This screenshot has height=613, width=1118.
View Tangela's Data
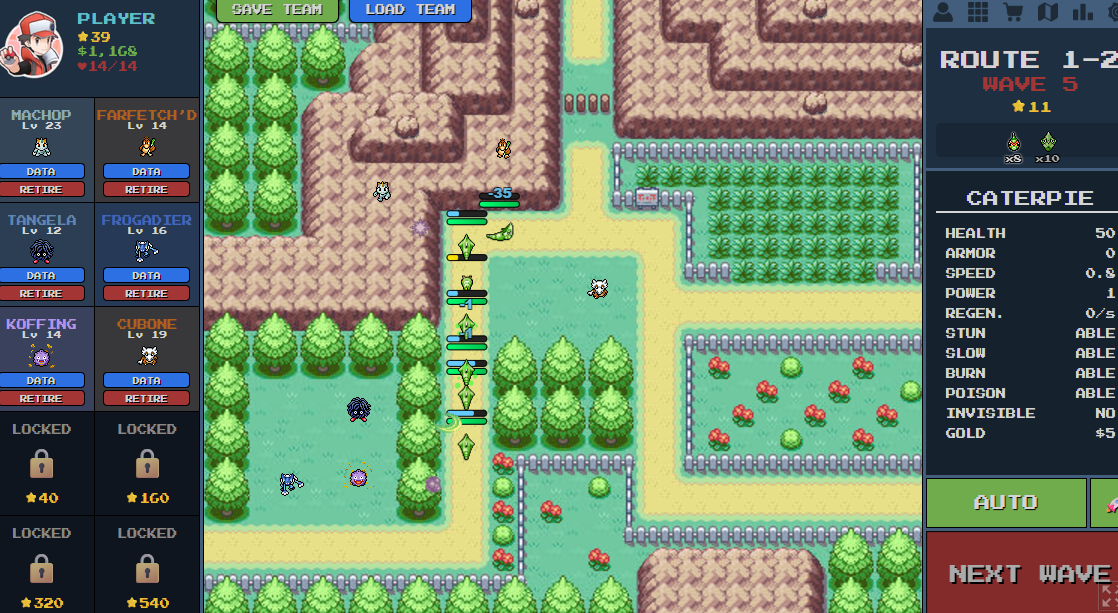[x=41, y=275]
